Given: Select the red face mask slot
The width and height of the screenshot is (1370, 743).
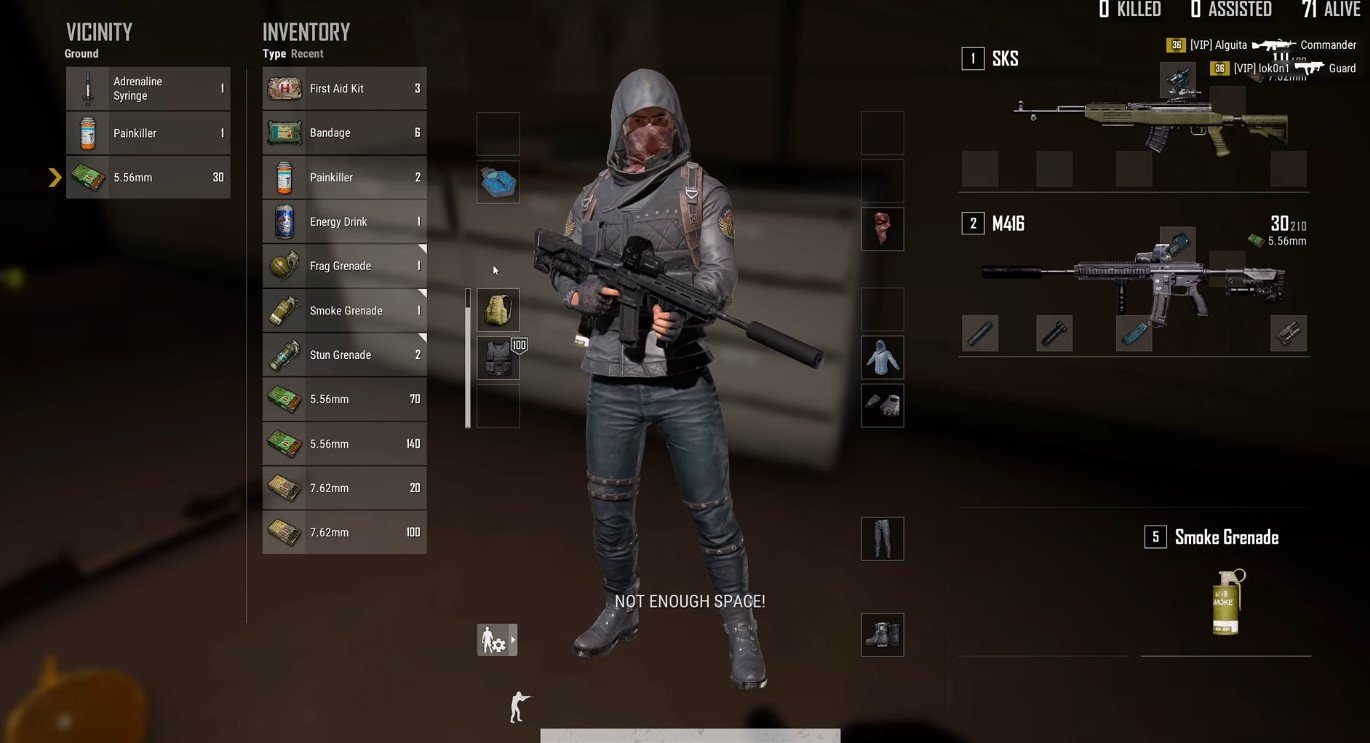Looking at the screenshot, I should pos(882,229).
